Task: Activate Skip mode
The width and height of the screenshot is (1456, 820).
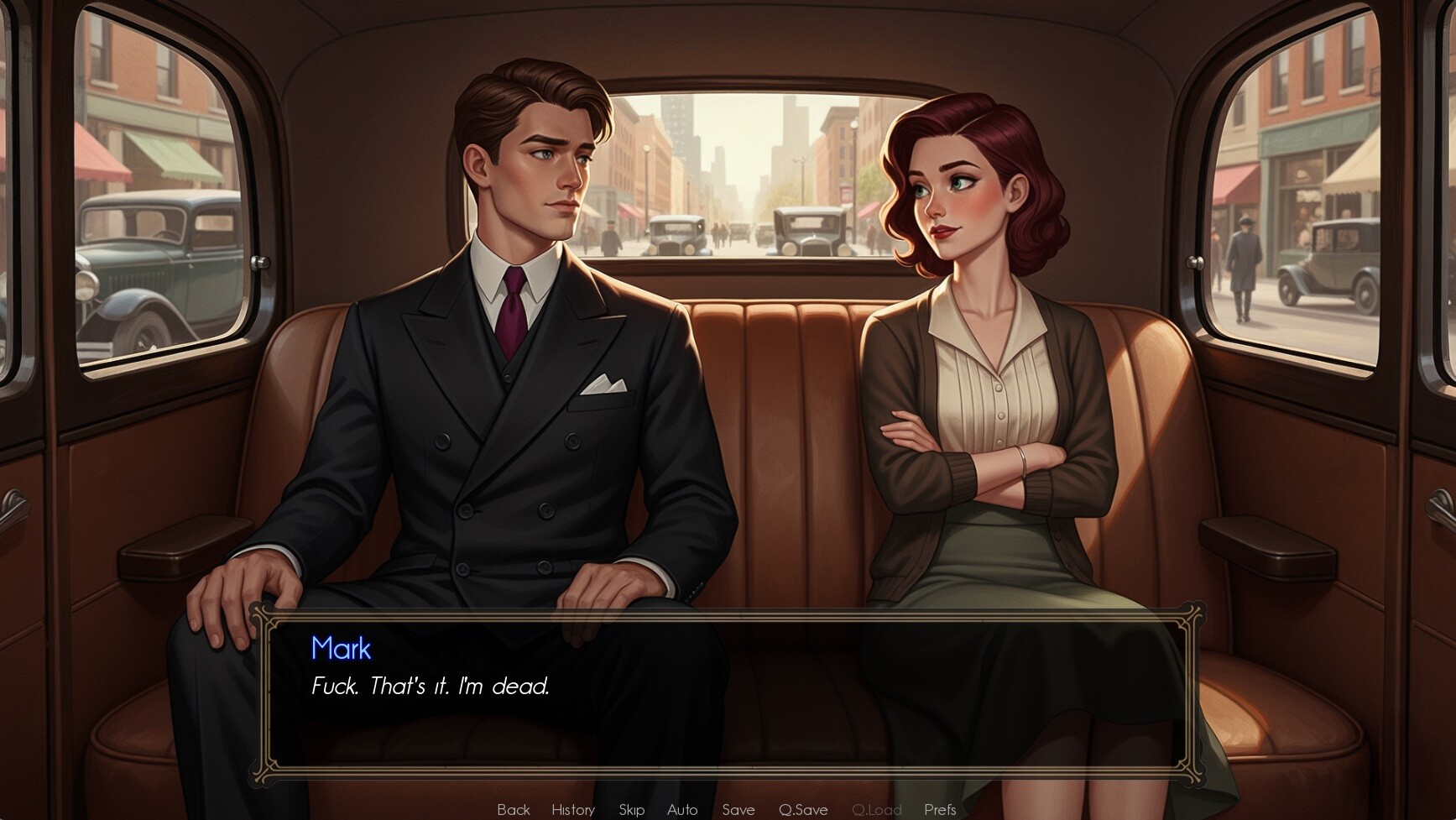Action: [x=631, y=809]
